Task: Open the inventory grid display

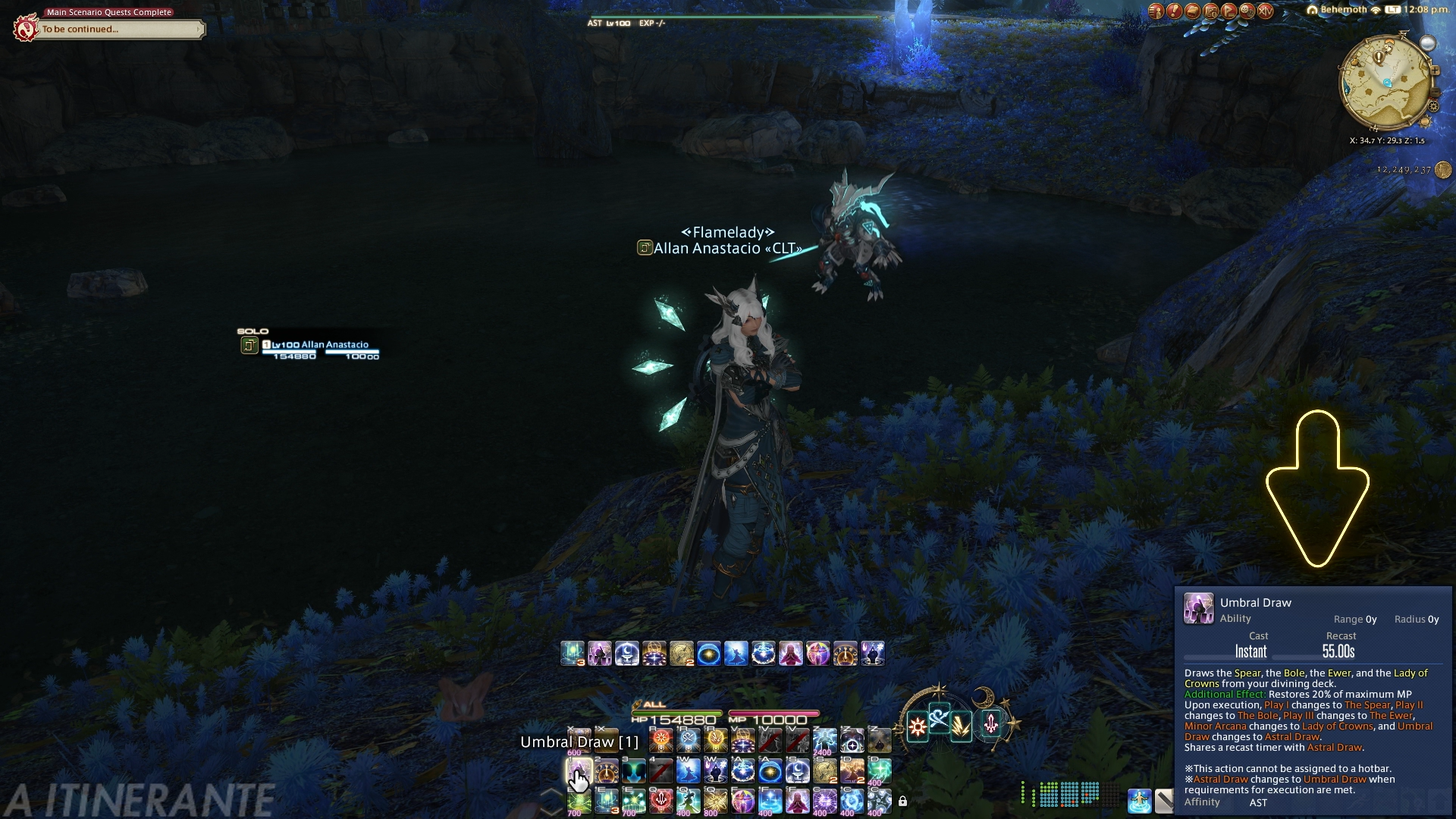Action: click(1069, 794)
